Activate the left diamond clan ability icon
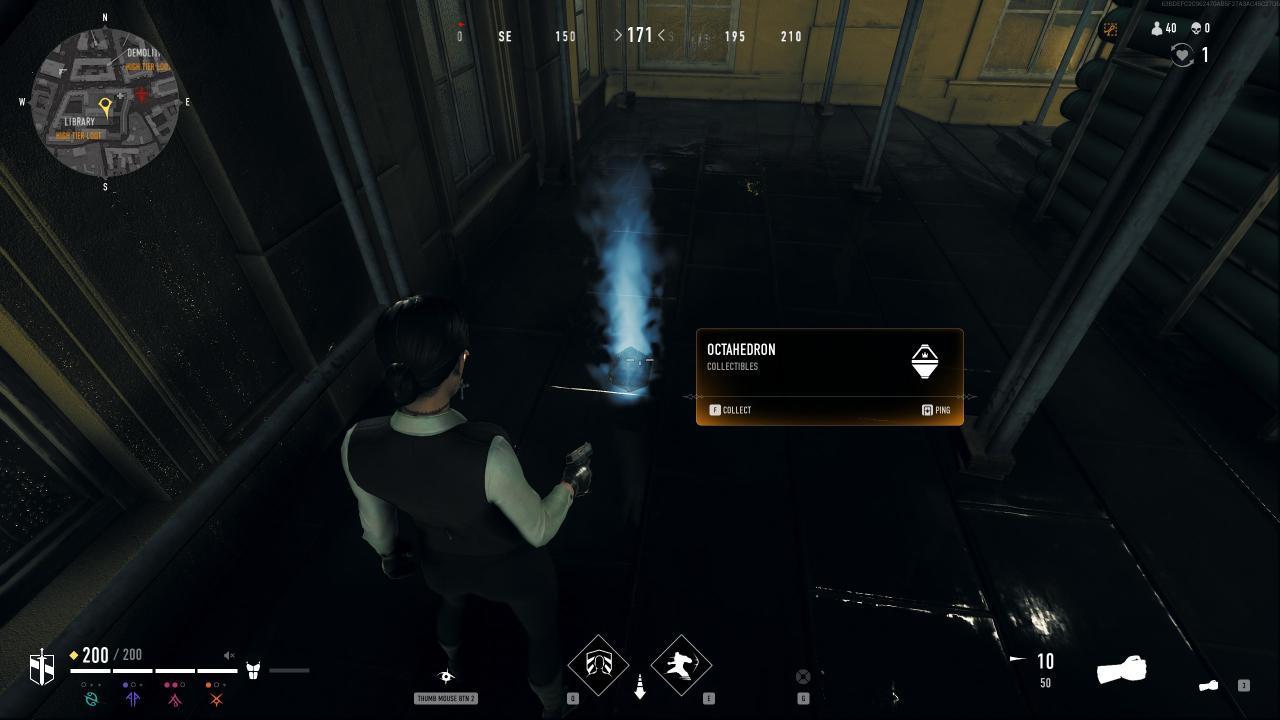1280x720 pixels. [x=598, y=665]
